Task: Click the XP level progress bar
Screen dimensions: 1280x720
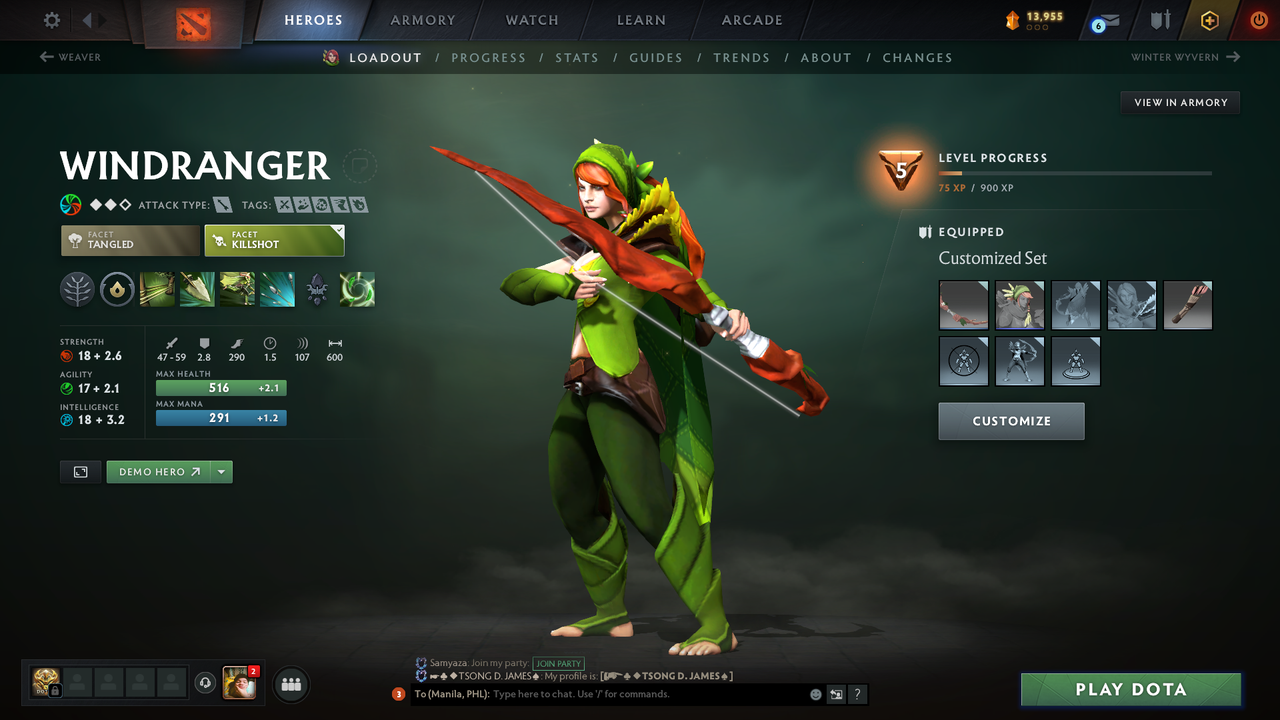Action: pos(1075,172)
